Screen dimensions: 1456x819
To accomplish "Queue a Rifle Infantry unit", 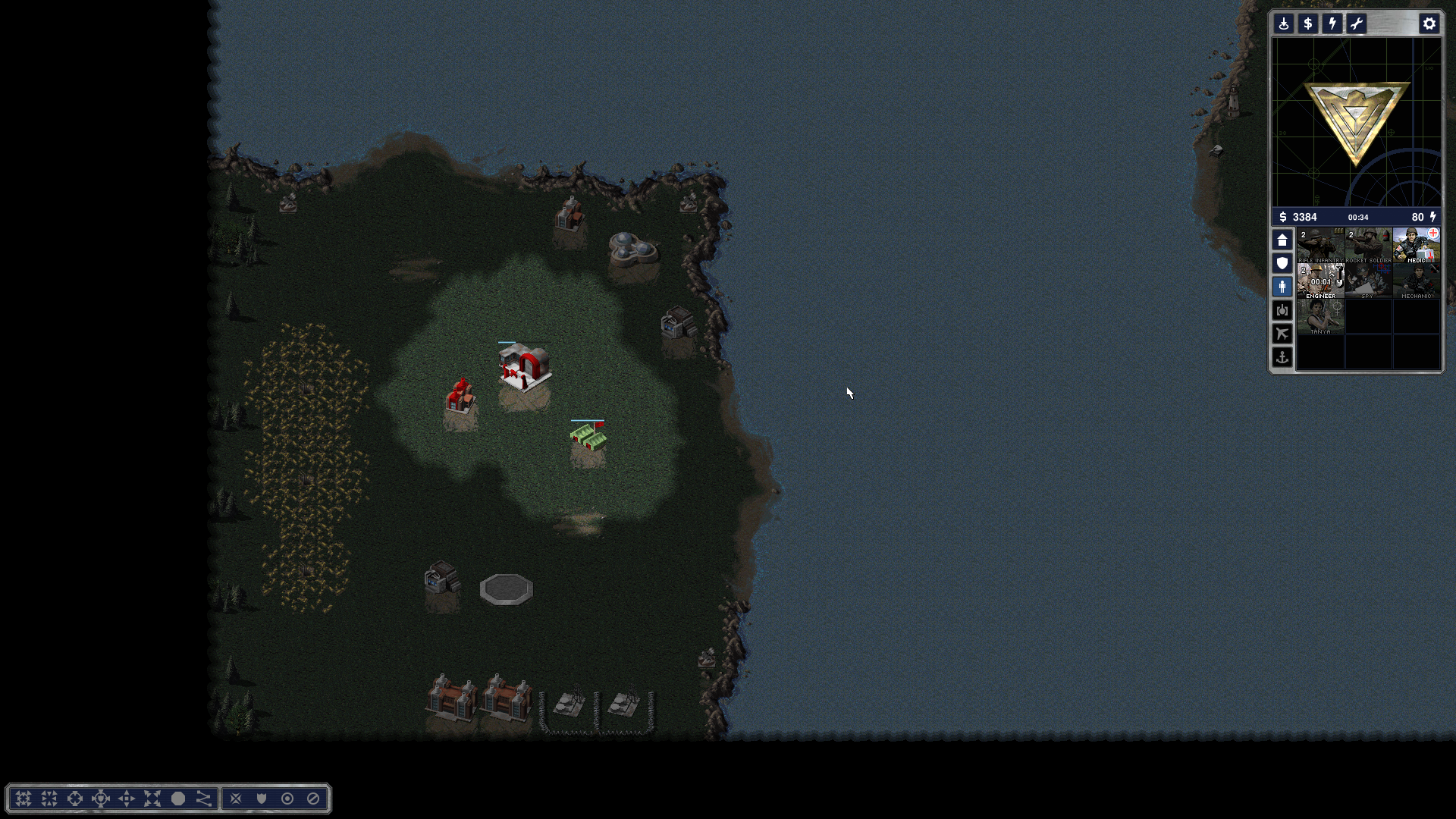I will [1320, 246].
